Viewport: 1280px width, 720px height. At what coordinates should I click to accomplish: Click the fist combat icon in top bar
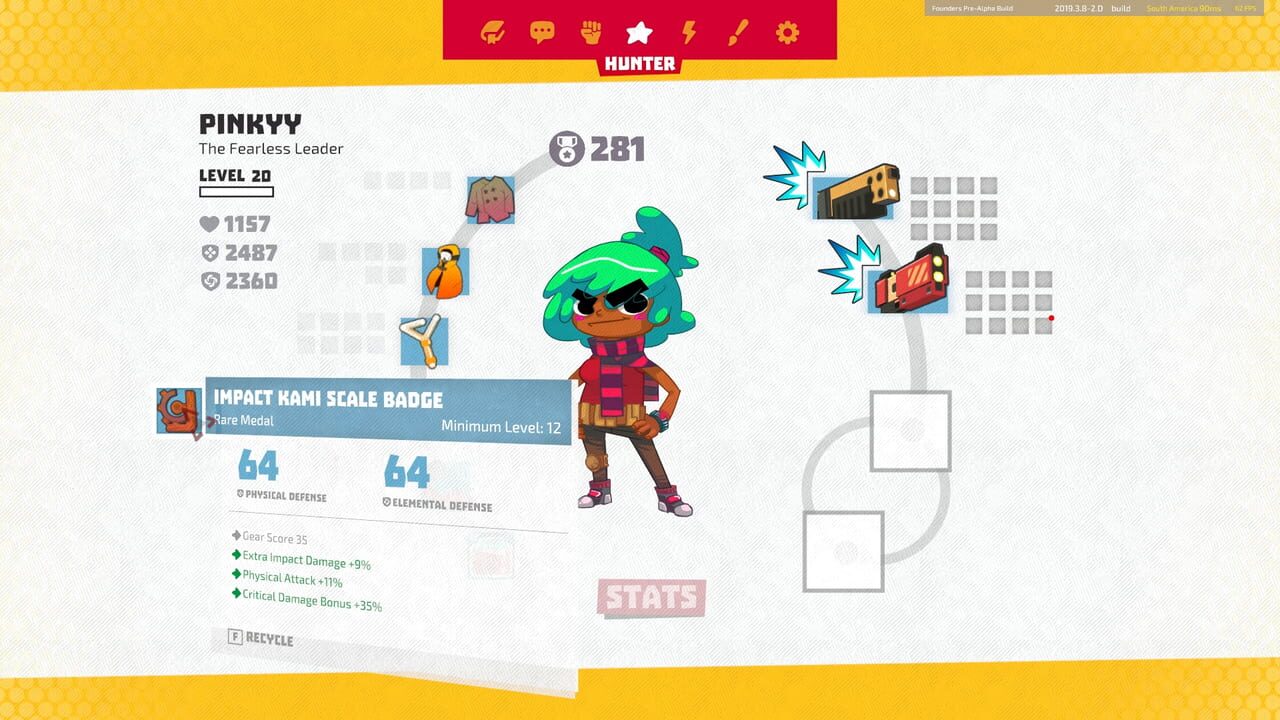[x=591, y=31]
